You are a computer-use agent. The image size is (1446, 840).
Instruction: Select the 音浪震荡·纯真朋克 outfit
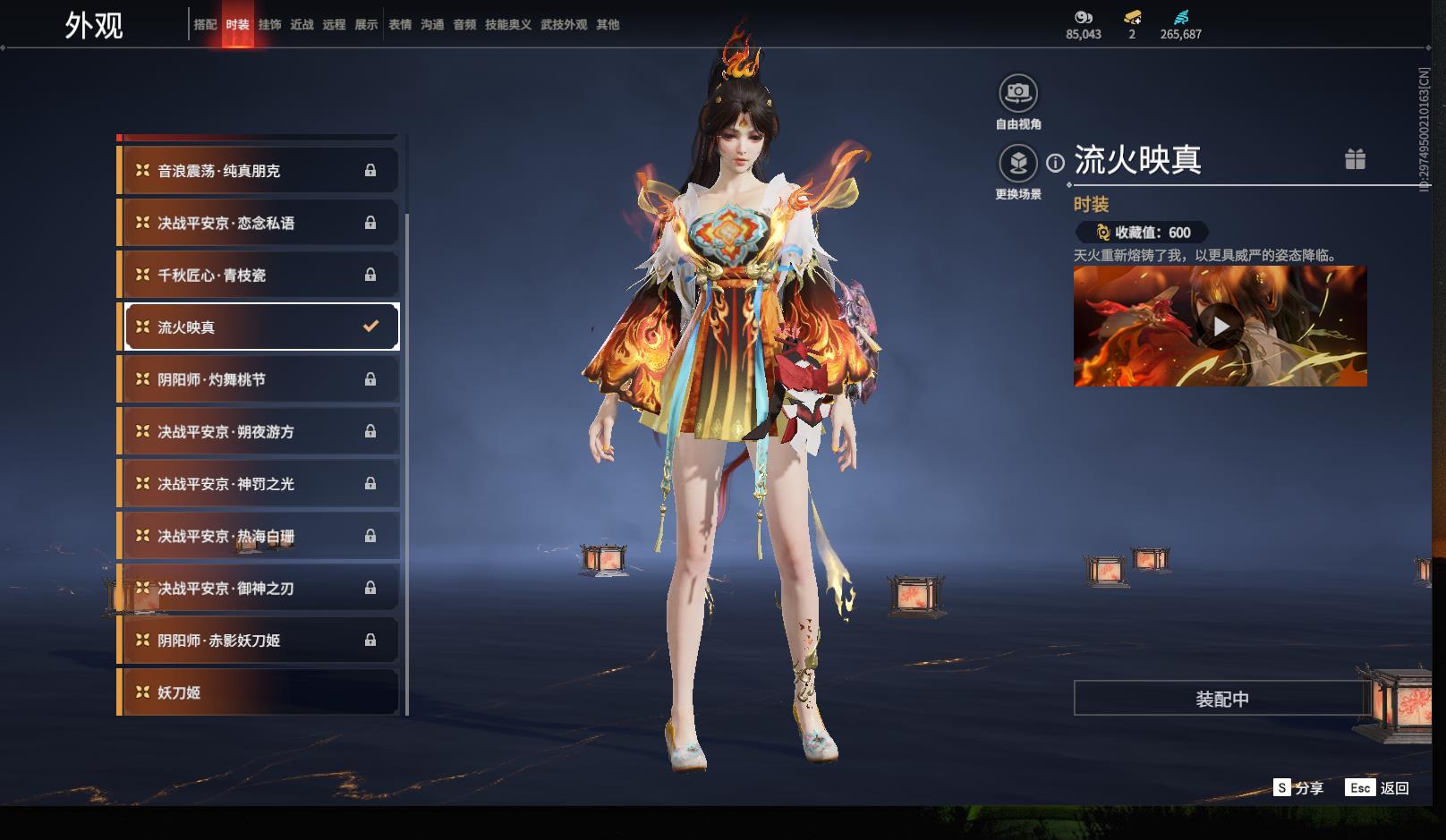(258, 171)
